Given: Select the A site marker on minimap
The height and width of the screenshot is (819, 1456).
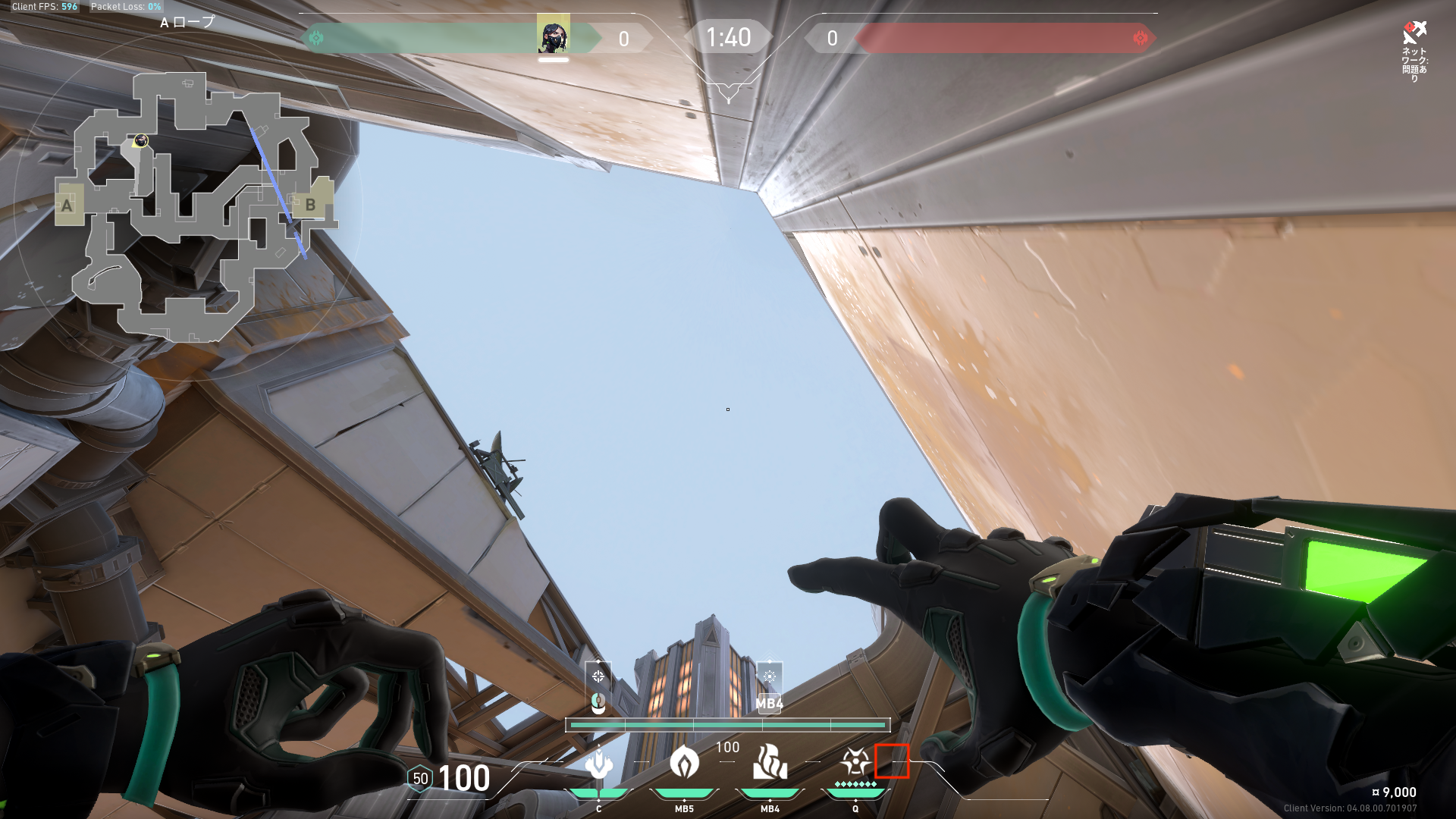Looking at the screenshot, I should (x=68, y=205).
